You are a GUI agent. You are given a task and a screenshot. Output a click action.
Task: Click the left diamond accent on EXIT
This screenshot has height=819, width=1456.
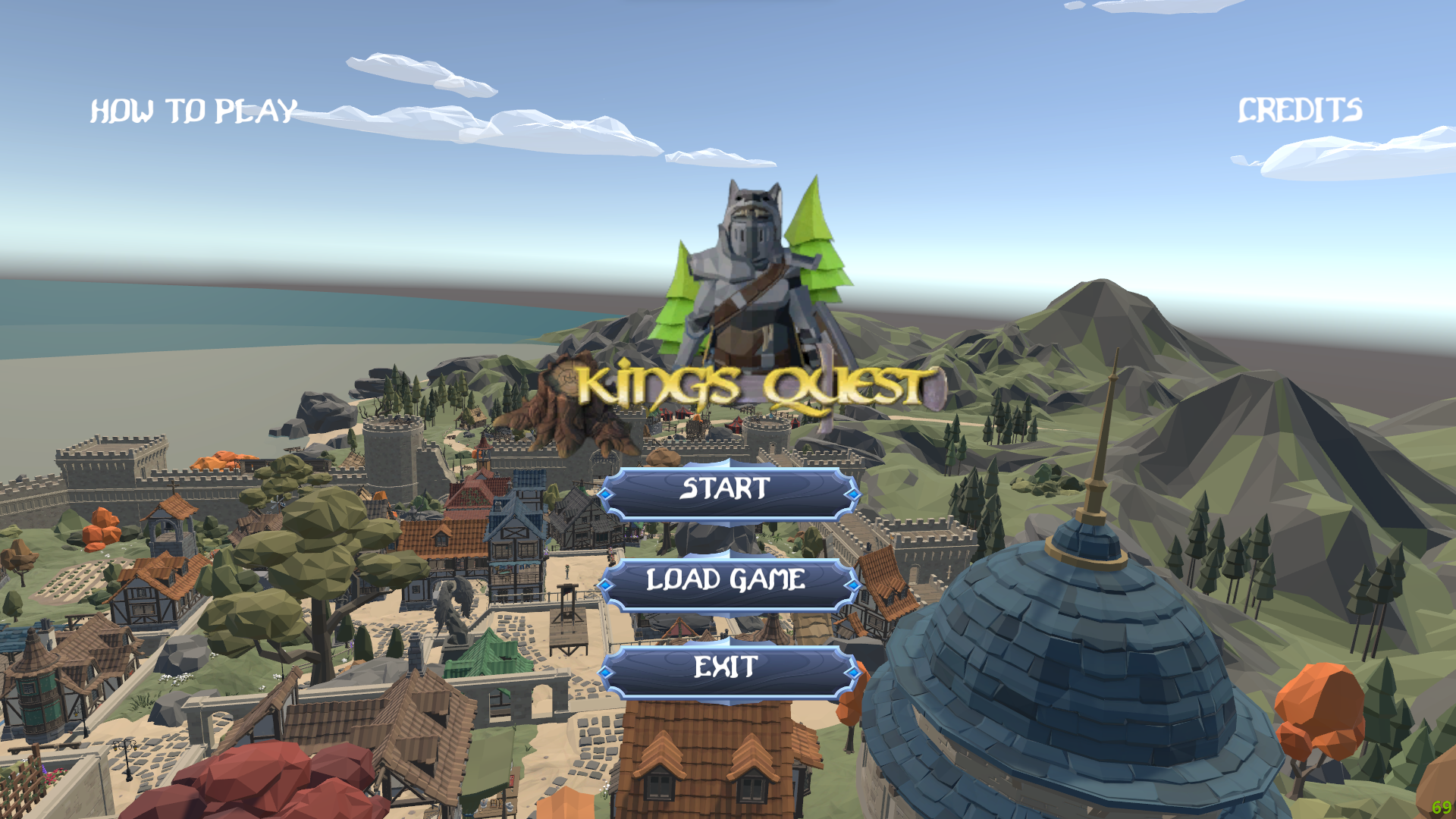606,671
